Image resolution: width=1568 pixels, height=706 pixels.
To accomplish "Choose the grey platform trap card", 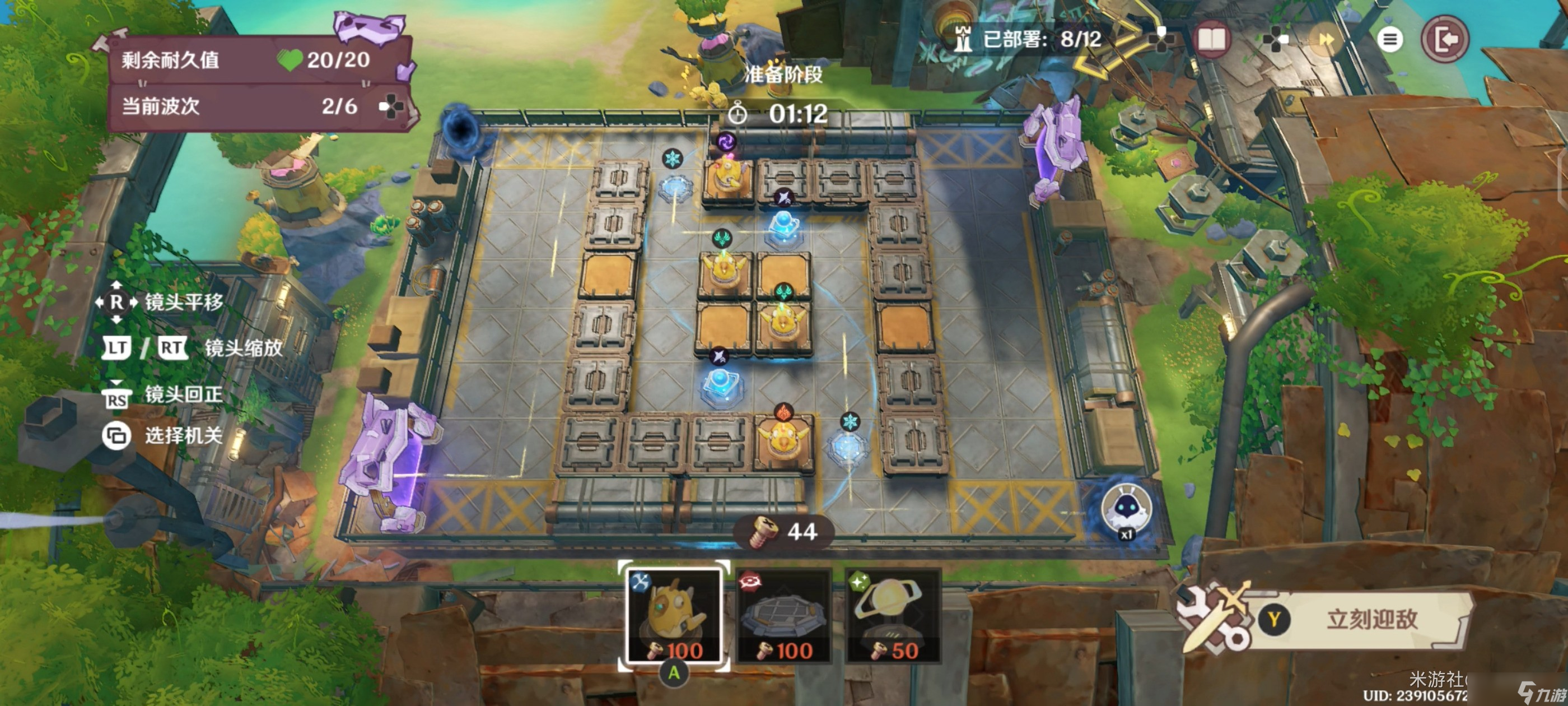I will [783, 616].
